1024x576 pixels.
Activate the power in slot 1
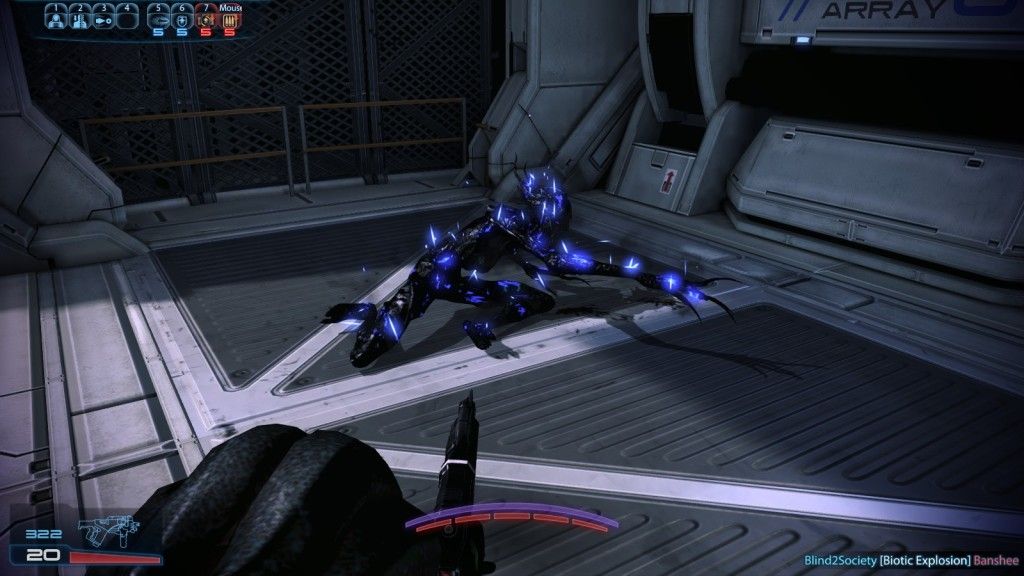click(56, 18)
